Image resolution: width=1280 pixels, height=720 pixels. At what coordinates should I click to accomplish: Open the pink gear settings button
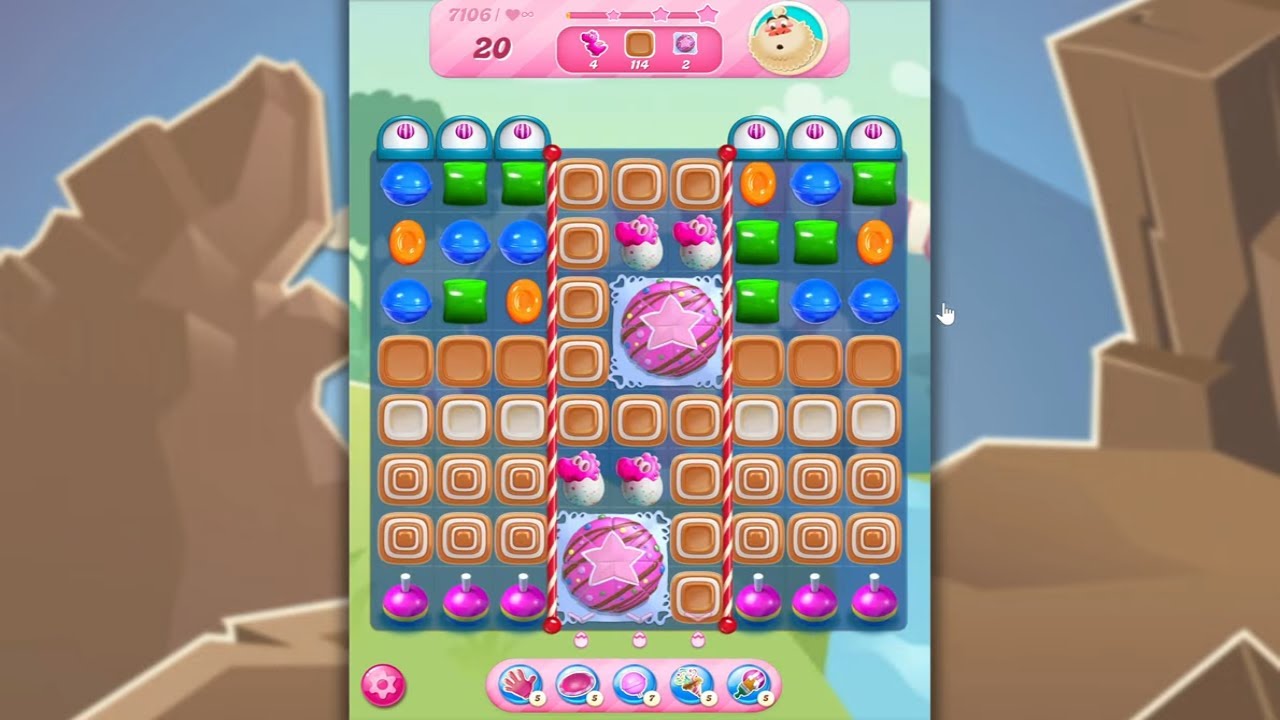pos(383,685)
